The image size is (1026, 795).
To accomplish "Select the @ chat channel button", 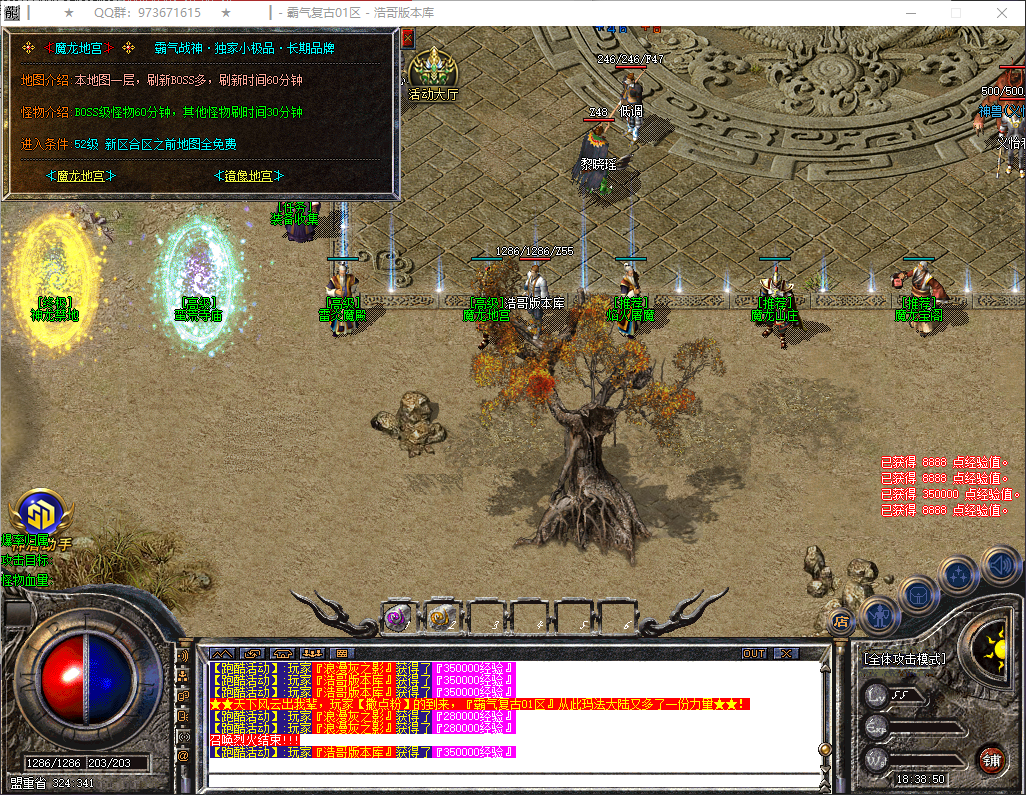I will click(183, 757).
